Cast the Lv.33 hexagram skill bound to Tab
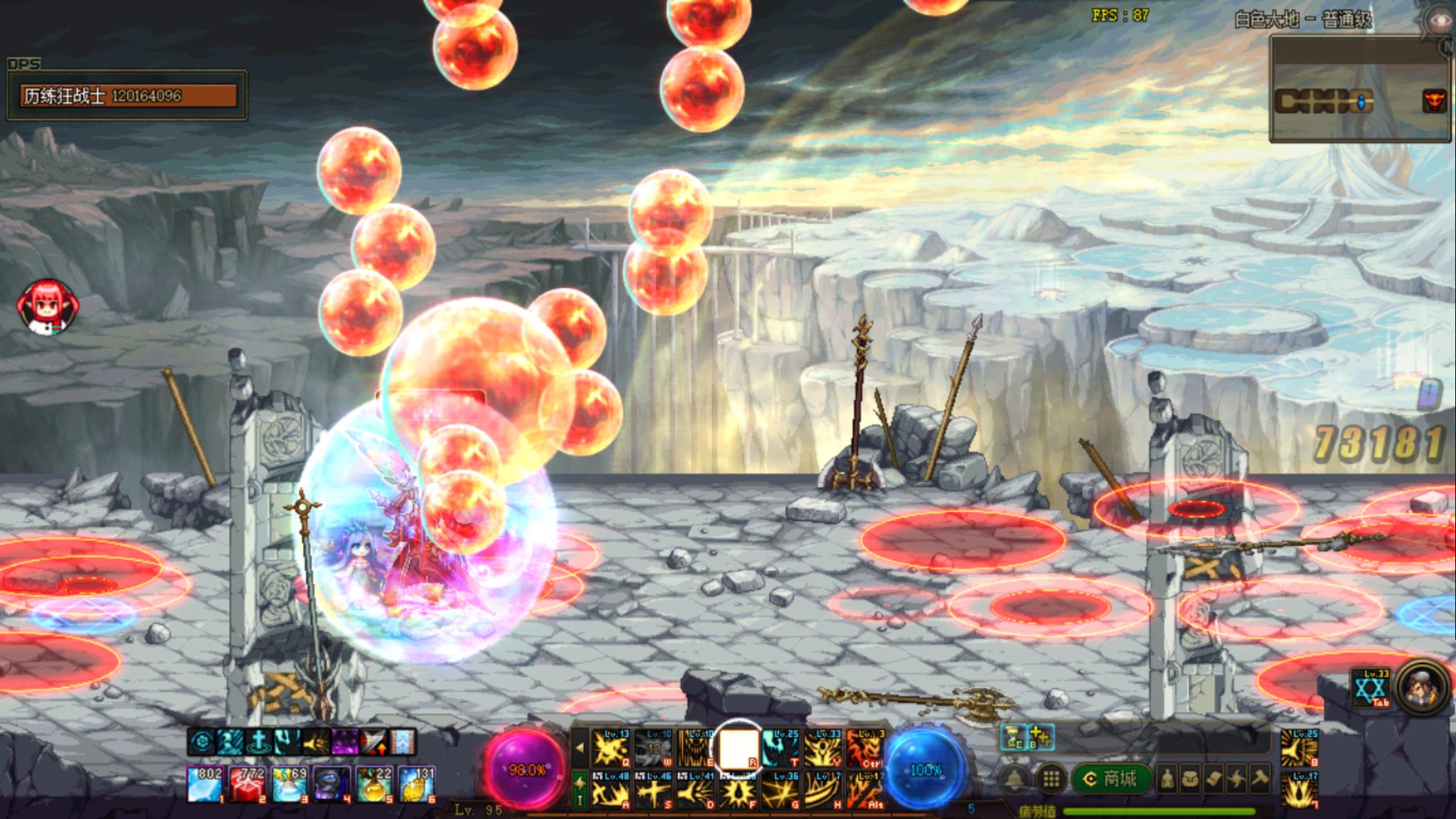 click(1371, 687)
